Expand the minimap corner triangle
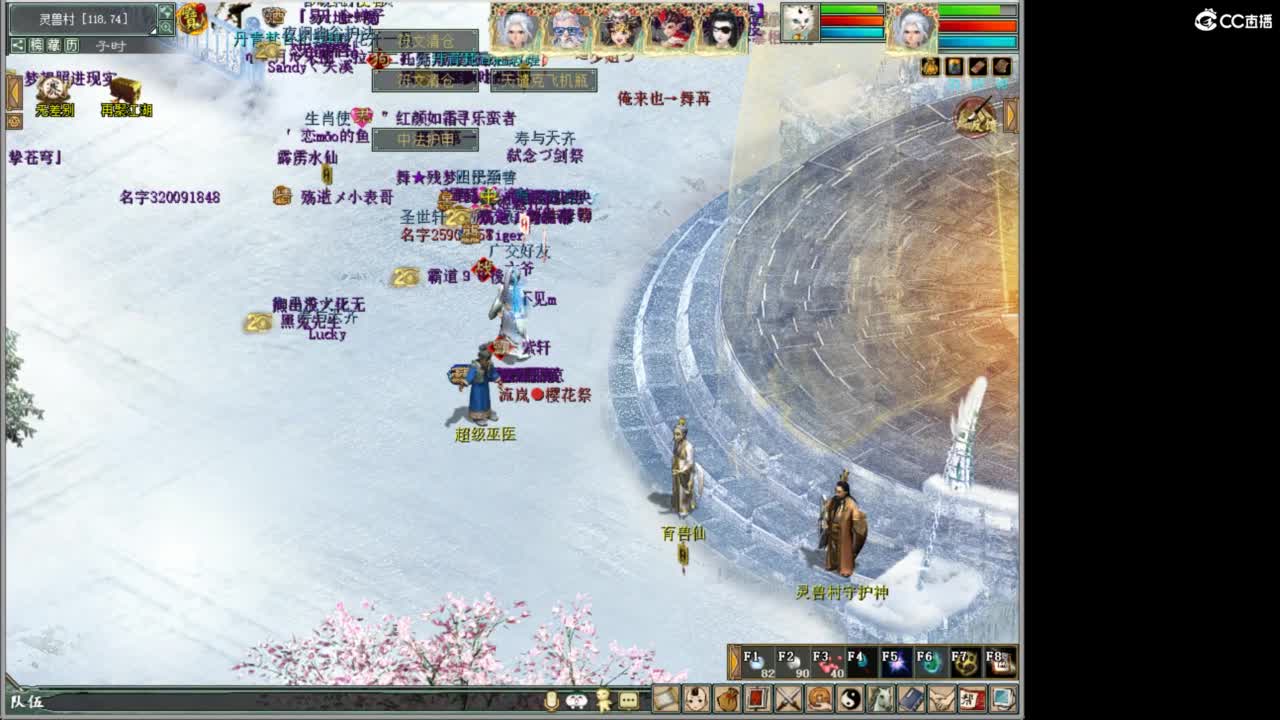The width and height of the screenshot is (1280, 720). pyautogui.click(x=153, y=29)
